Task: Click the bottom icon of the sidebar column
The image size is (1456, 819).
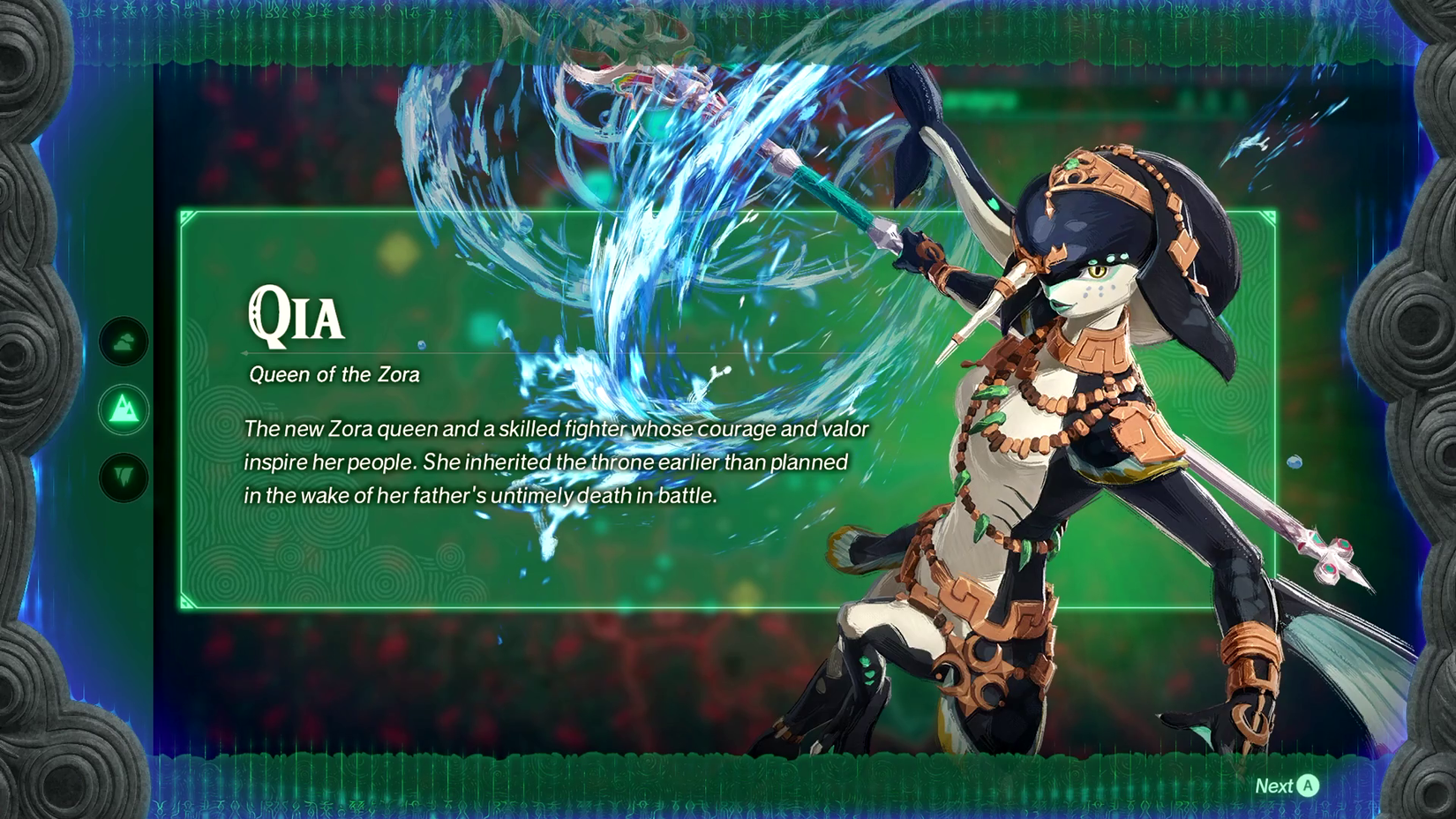Action: (x=124, y=472)
